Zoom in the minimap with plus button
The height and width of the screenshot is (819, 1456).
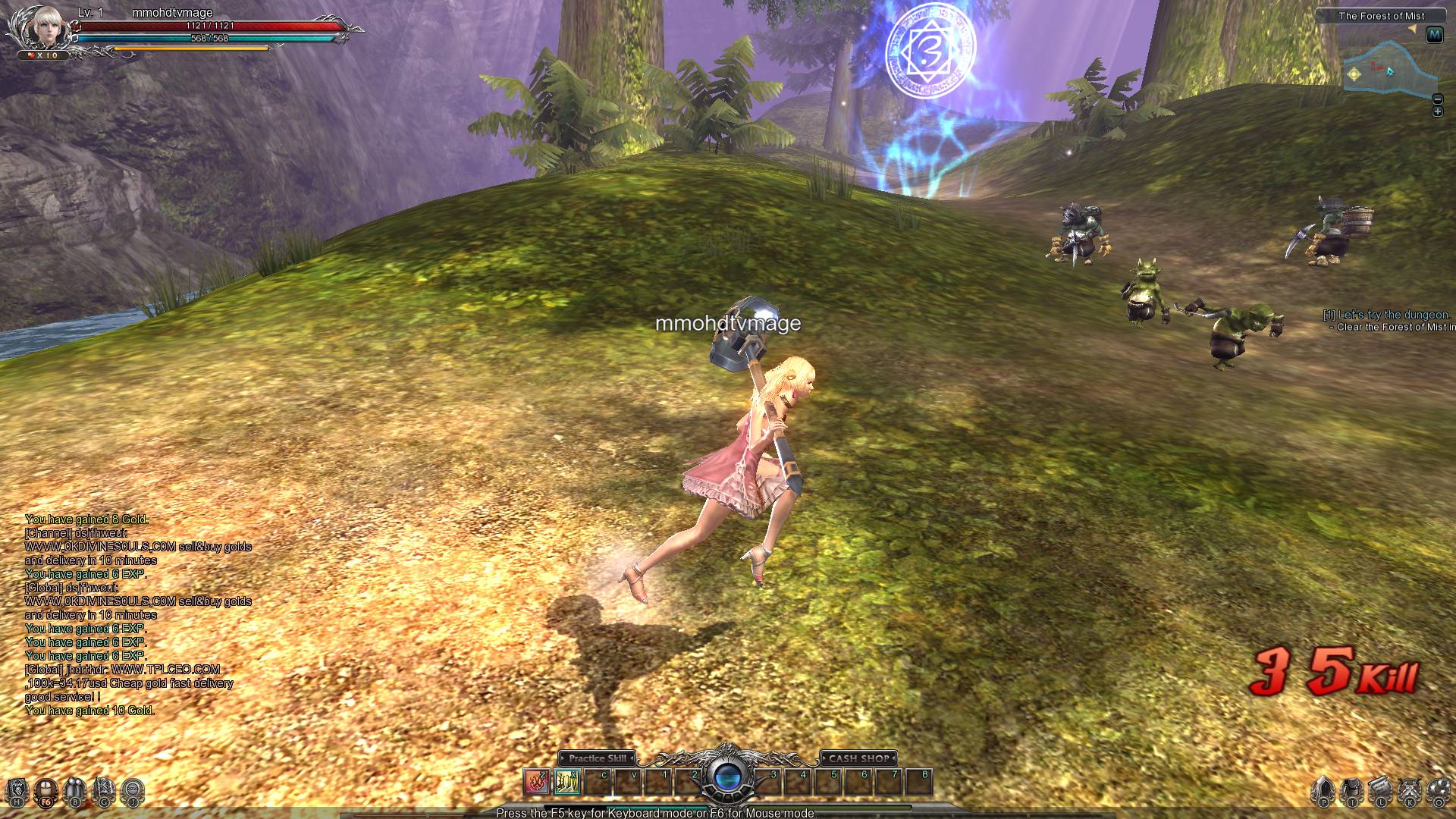1437,112
